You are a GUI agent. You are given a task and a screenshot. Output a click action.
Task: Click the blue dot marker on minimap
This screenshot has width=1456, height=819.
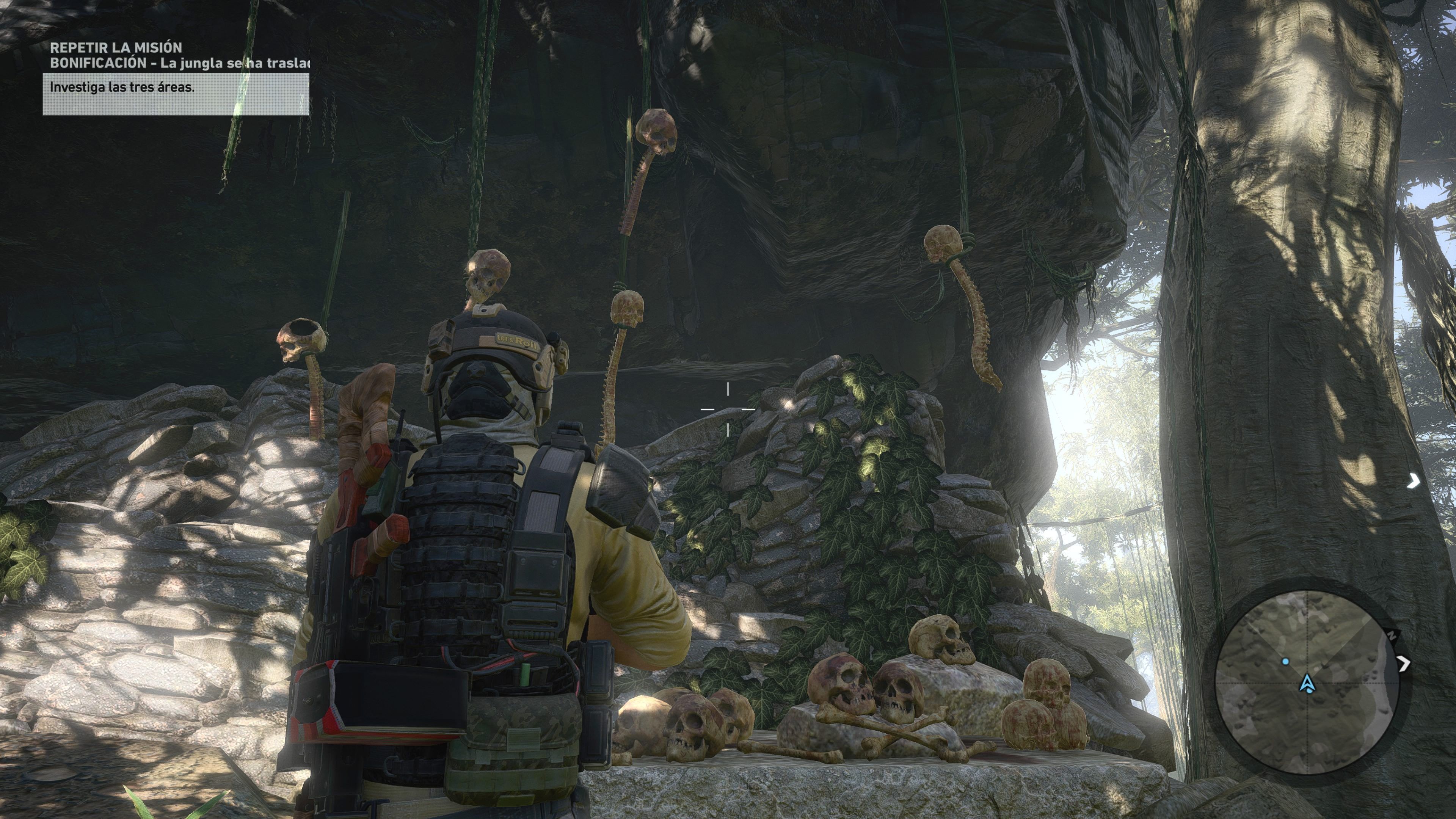(1285, 661)
